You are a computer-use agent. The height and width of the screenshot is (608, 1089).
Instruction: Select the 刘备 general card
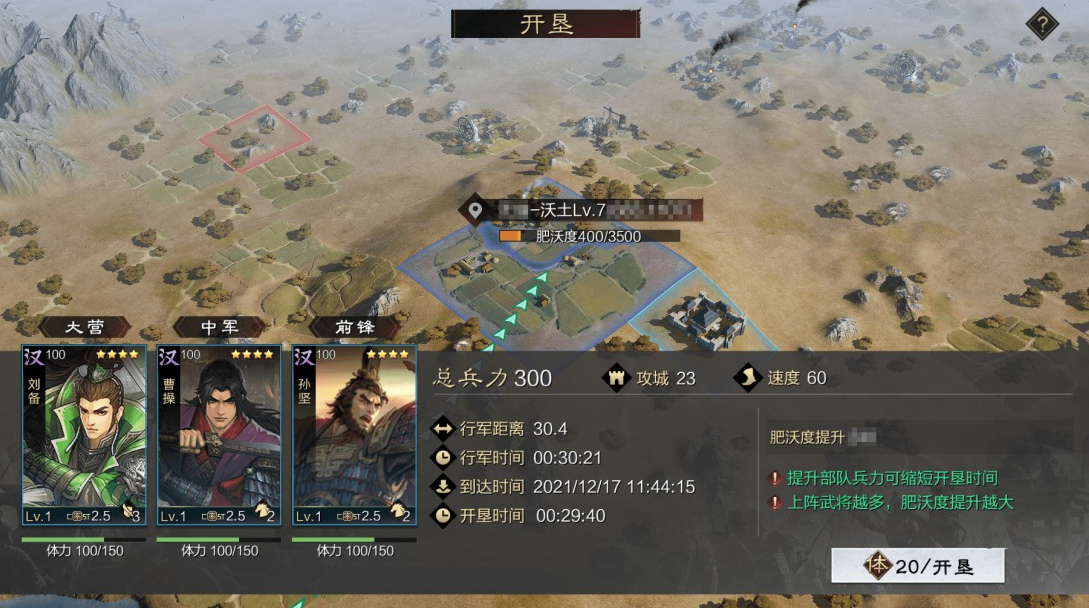83,436
